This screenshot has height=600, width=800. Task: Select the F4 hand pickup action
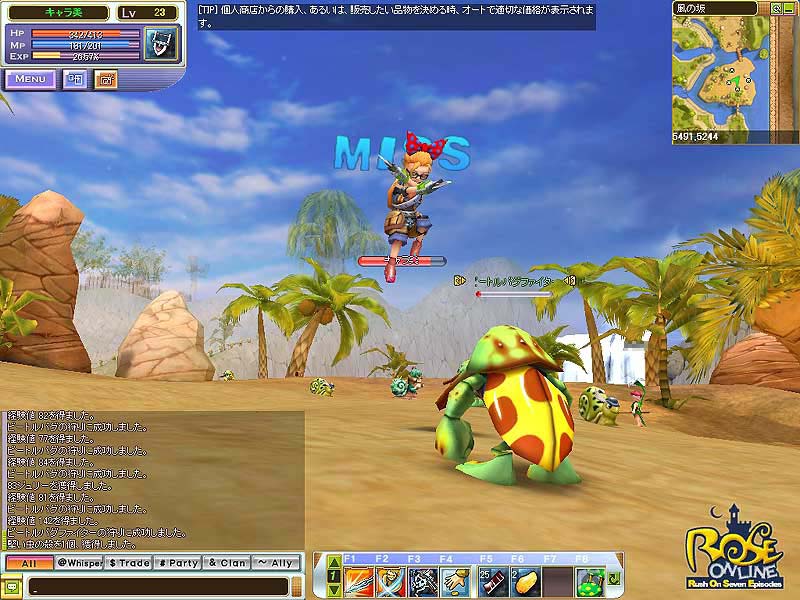coord(455,580)
